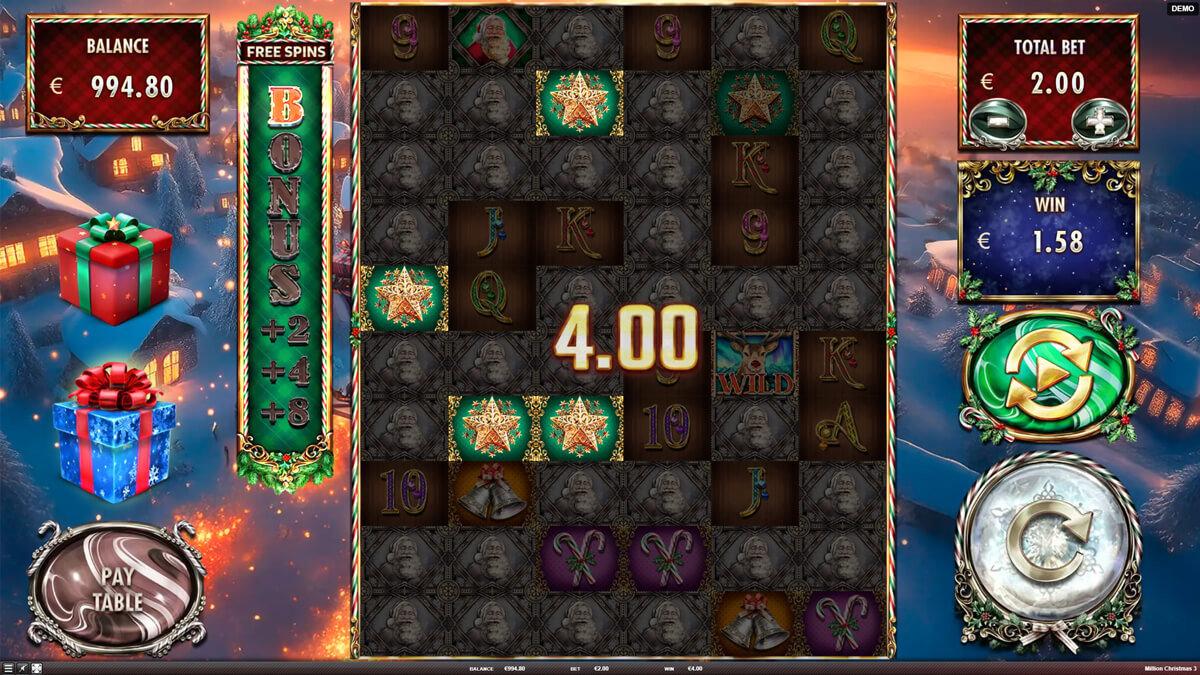Click the red gift box bonus
Image resolution: width=1200 pixels, height=675 pixels.
click(113, 267)
